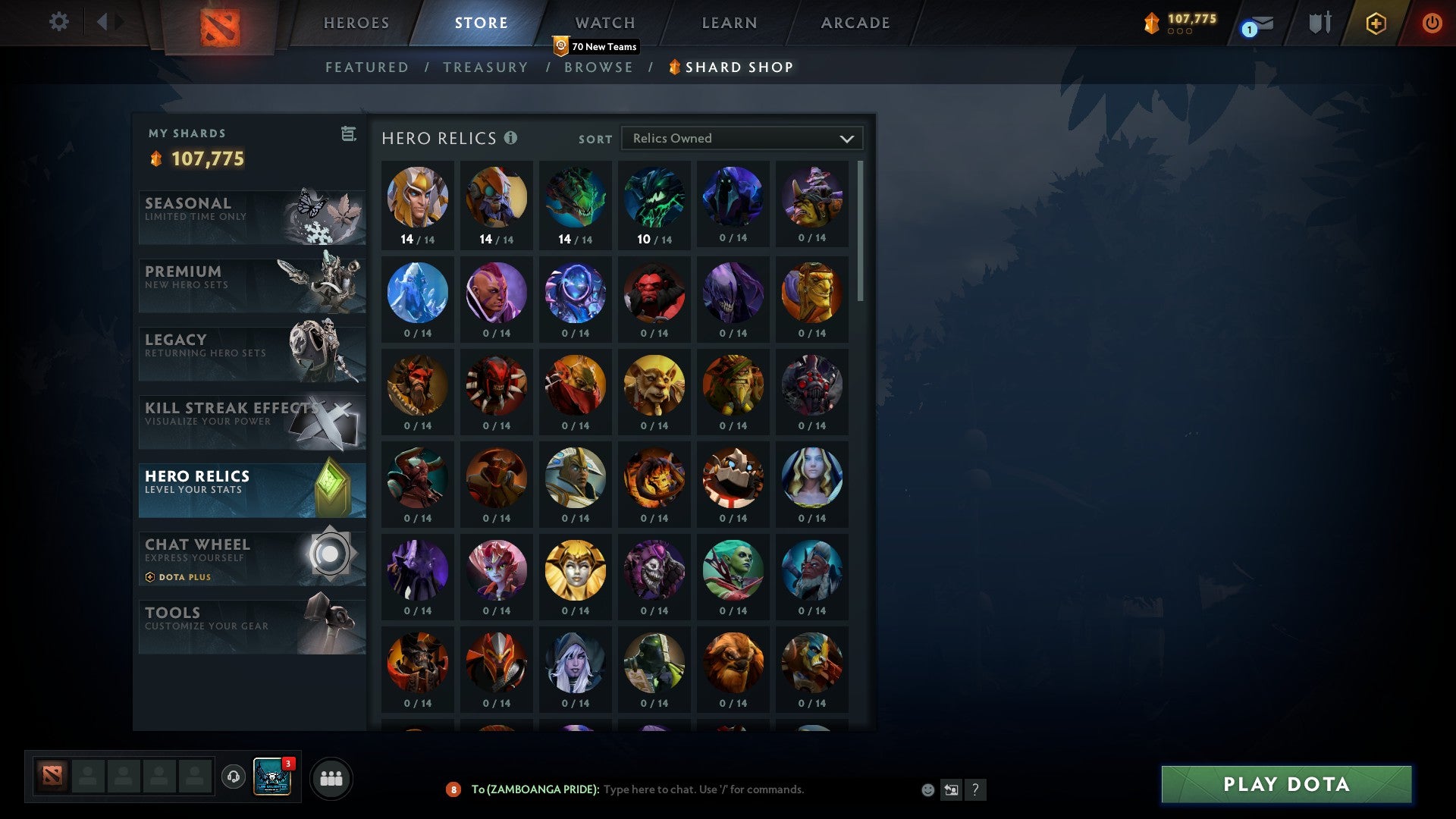The height and width of the screenshot is (819, 1456).
Task: Open the armory shield and sword icon
Action: 1319,23
